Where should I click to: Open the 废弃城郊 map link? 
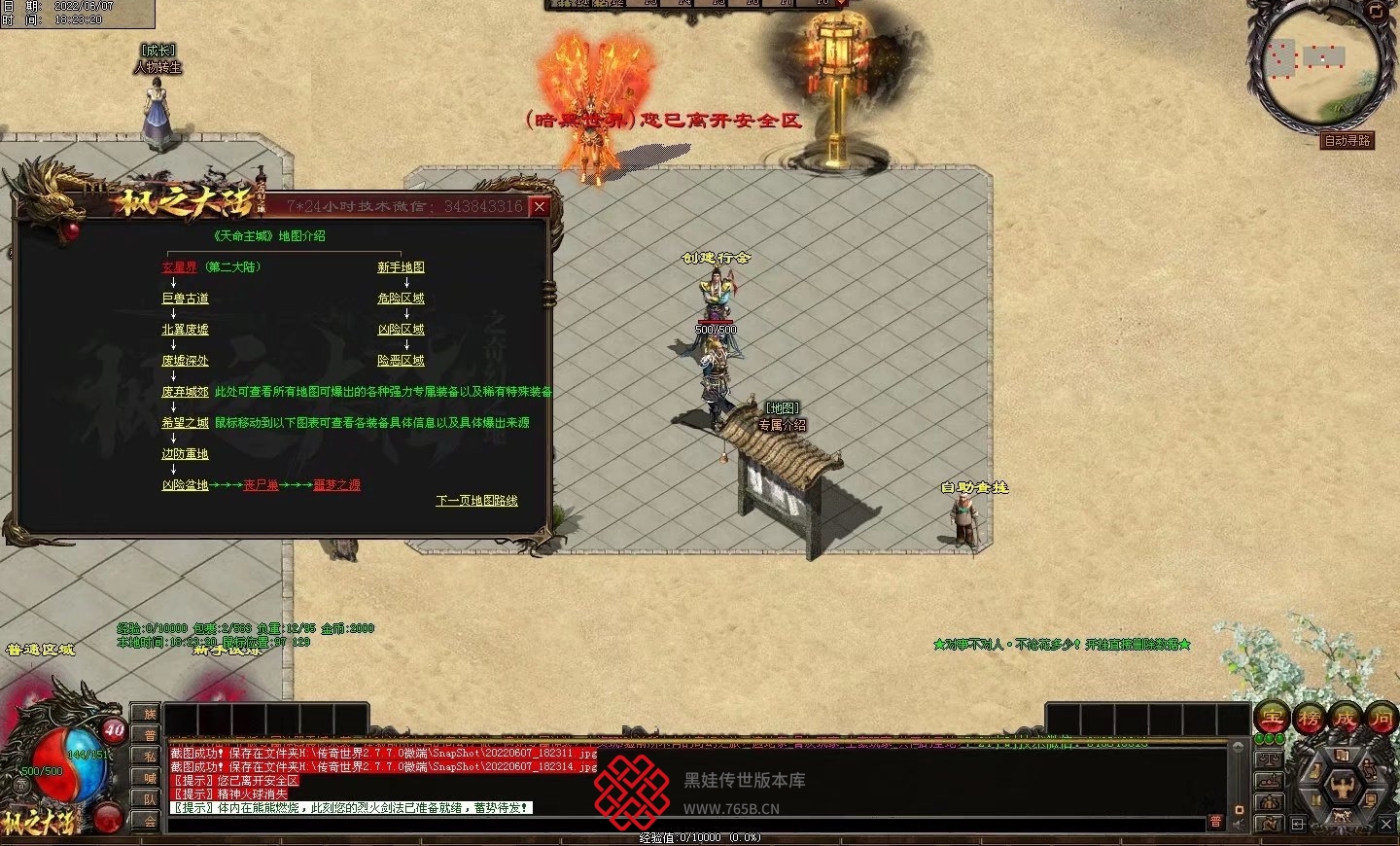(x=185, y=392)
